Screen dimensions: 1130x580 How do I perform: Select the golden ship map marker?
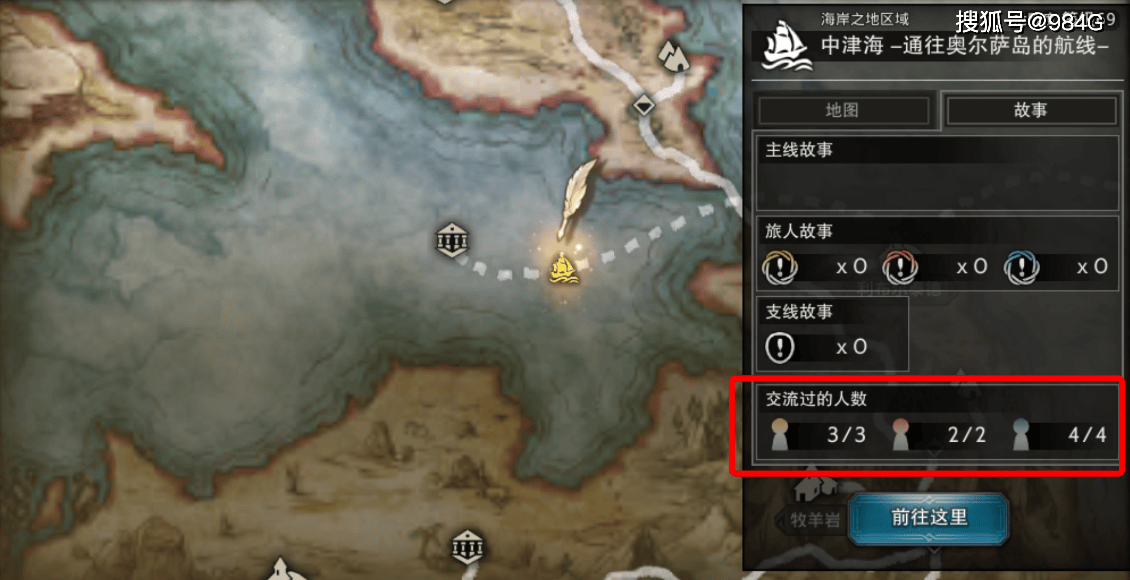(x=565, y=268)
